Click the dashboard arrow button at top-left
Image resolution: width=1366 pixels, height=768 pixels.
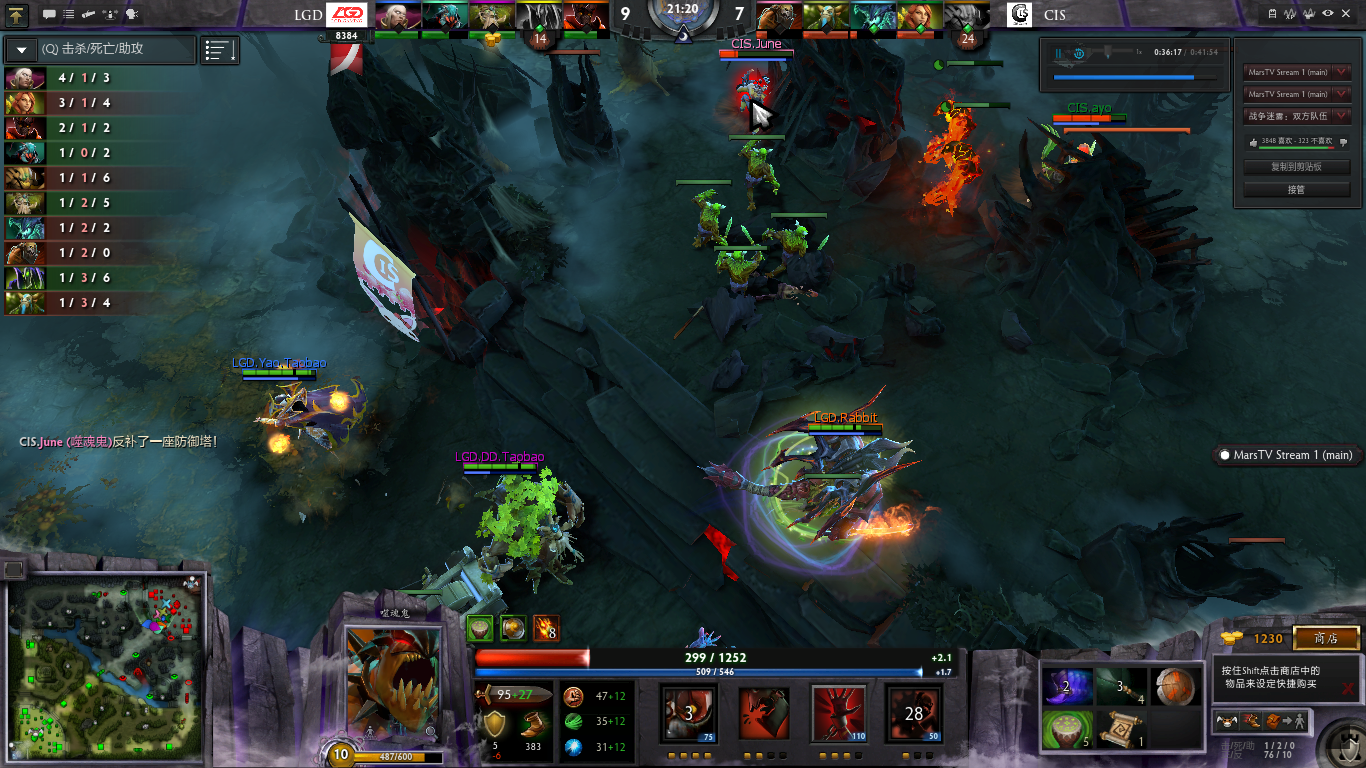[x=19, y=15]
